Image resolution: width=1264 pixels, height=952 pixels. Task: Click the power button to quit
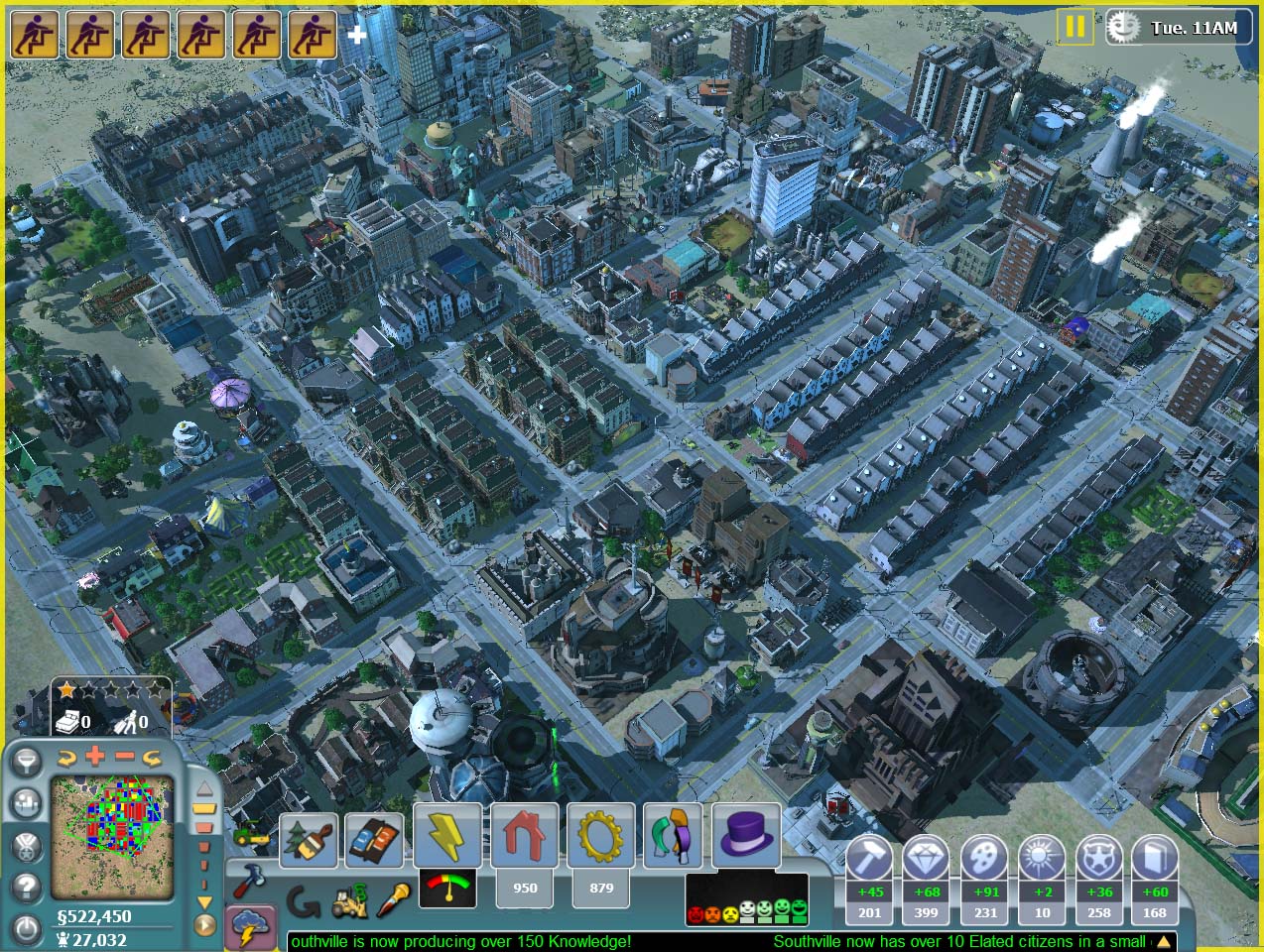27,928
